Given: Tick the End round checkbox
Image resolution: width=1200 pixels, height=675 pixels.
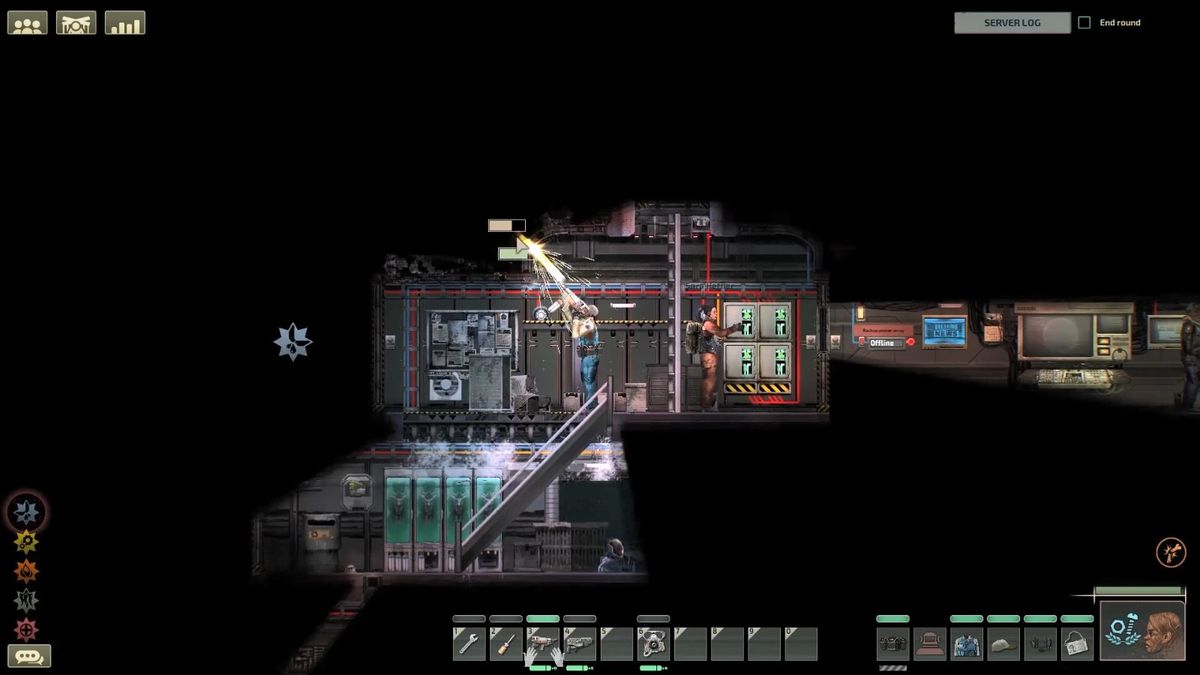Looking at the screenshot, I should pos(1084,23).
